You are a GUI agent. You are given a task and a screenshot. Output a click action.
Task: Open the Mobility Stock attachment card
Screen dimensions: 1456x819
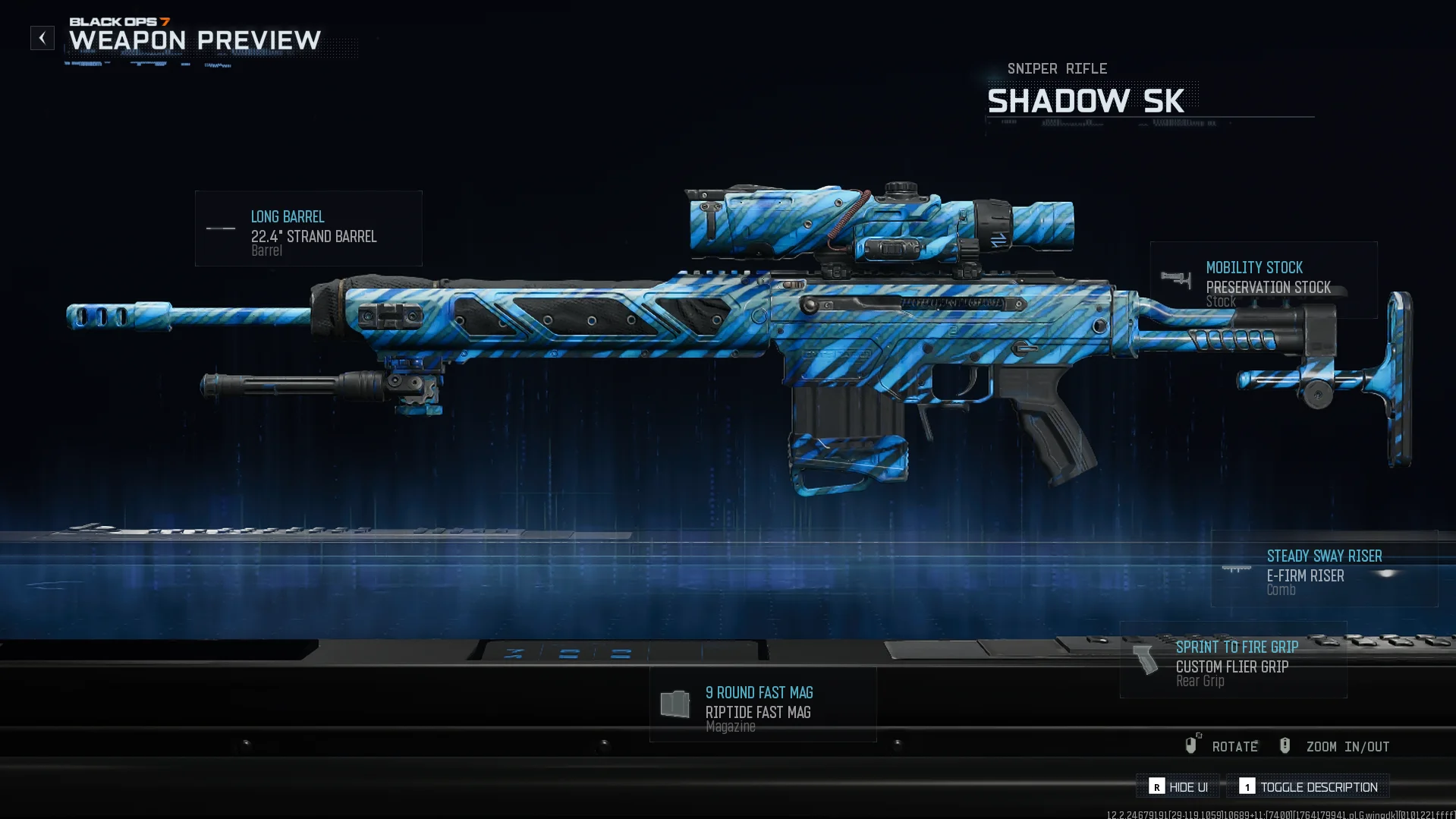(1263, 280)
